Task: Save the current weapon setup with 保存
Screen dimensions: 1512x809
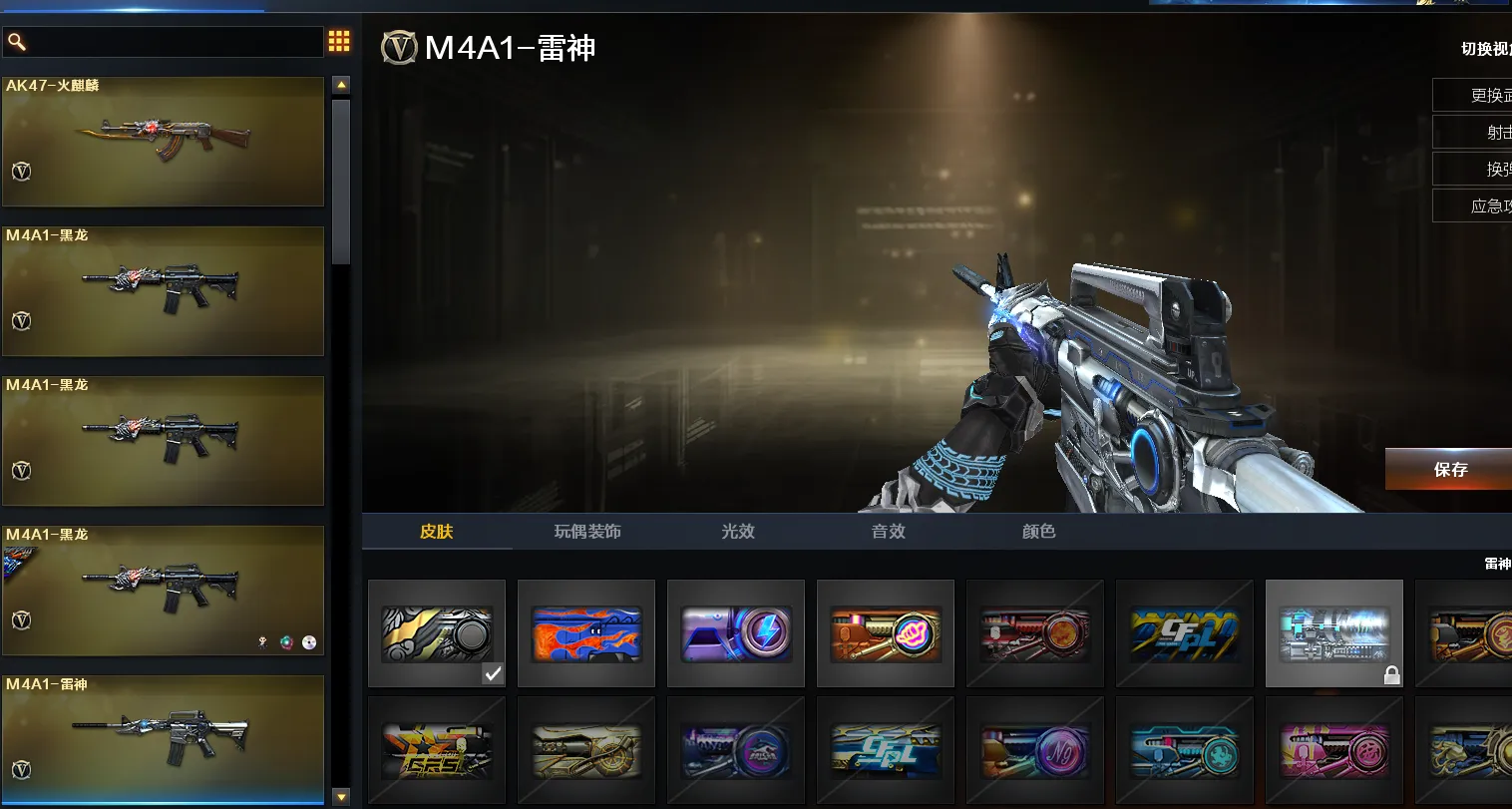Action: click(x=1449, y=469)
